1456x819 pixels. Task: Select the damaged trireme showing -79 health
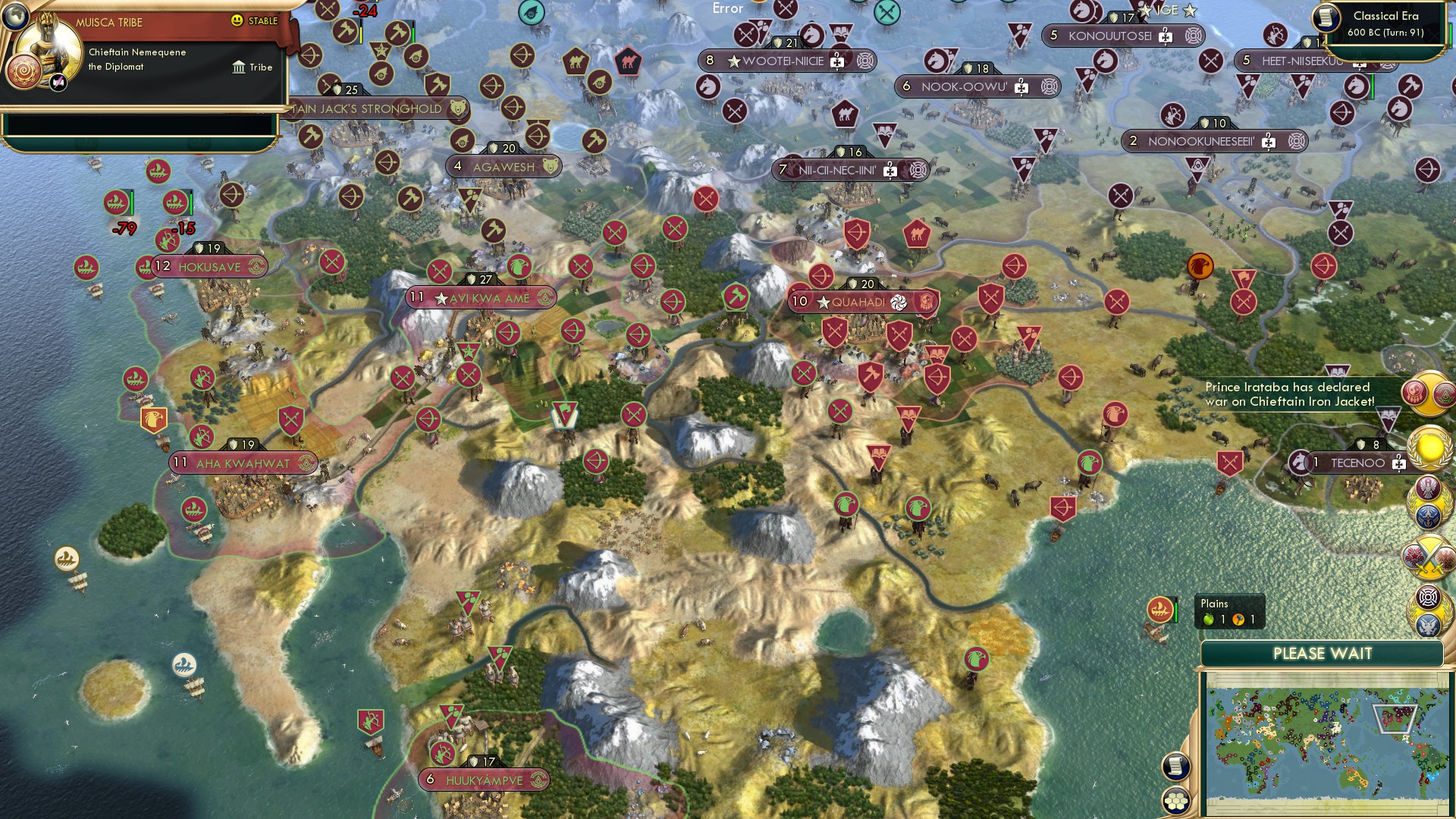pyautogui.click(x=118, y=201)
